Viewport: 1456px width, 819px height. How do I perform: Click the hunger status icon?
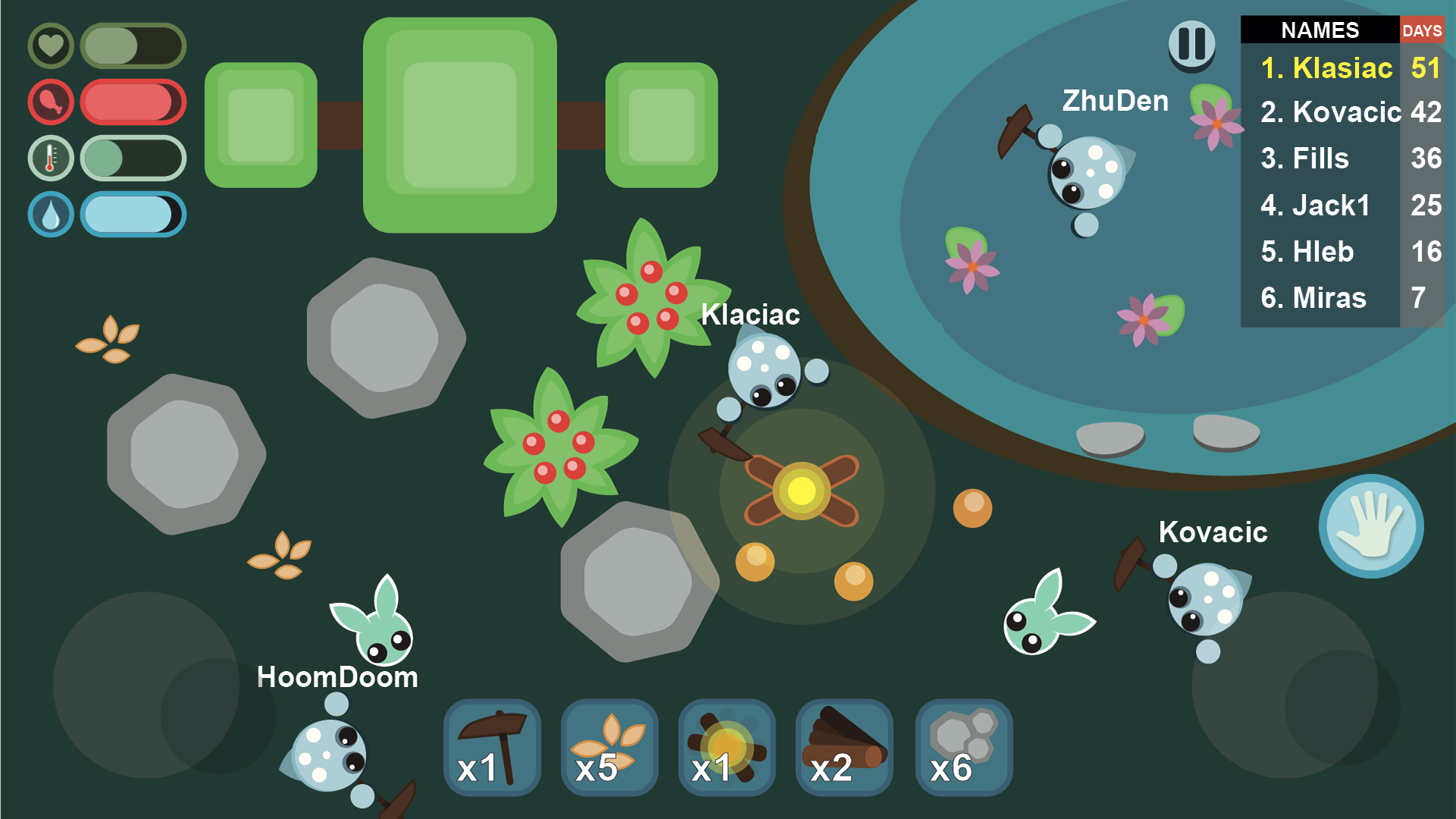[50, 102]
